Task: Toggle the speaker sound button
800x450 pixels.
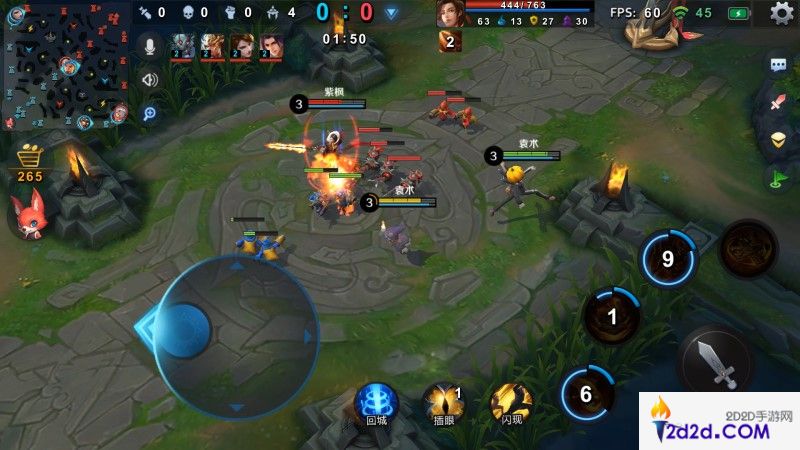Action: pos(150,80)
